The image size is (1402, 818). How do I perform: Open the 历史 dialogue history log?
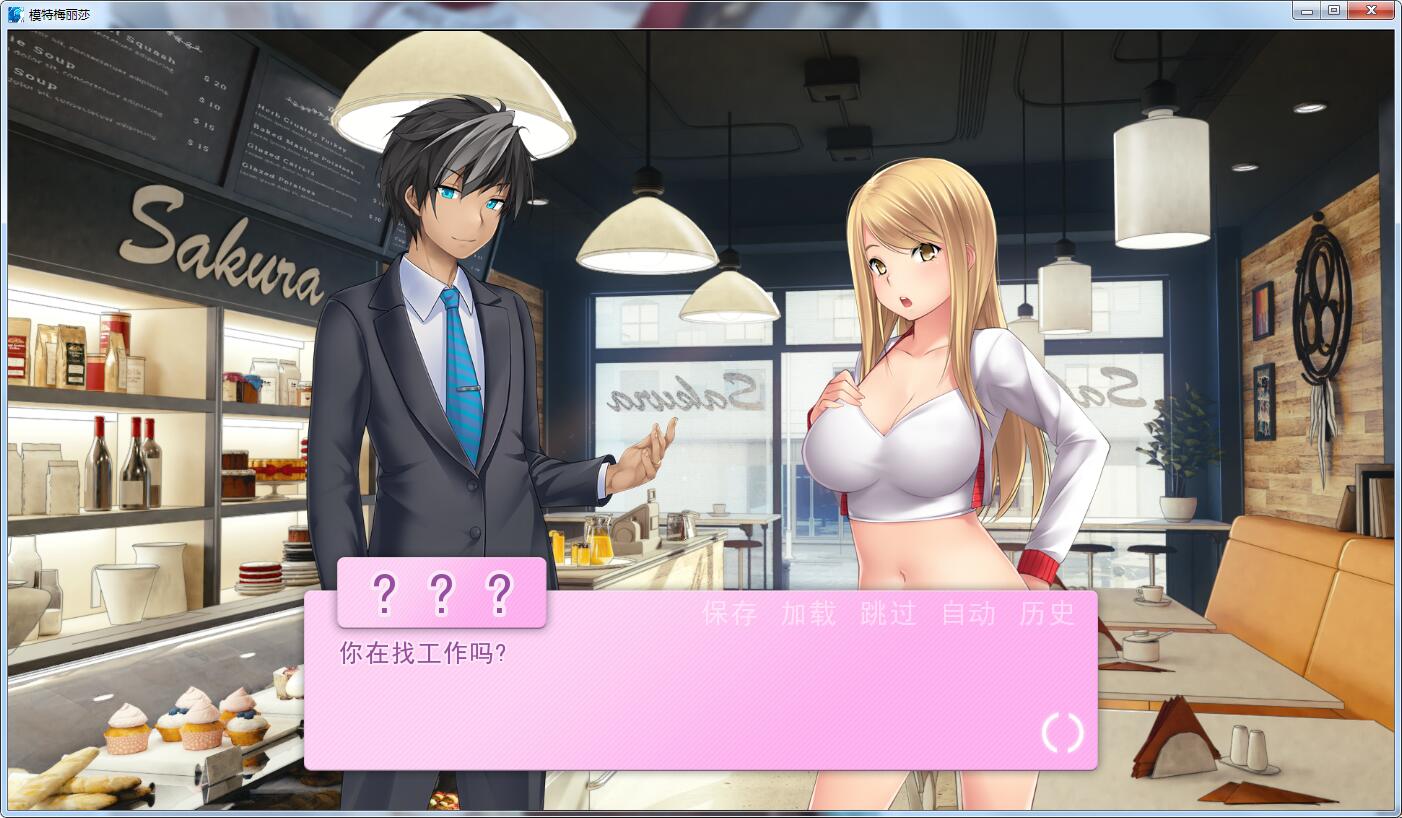tap(1047, 615)
